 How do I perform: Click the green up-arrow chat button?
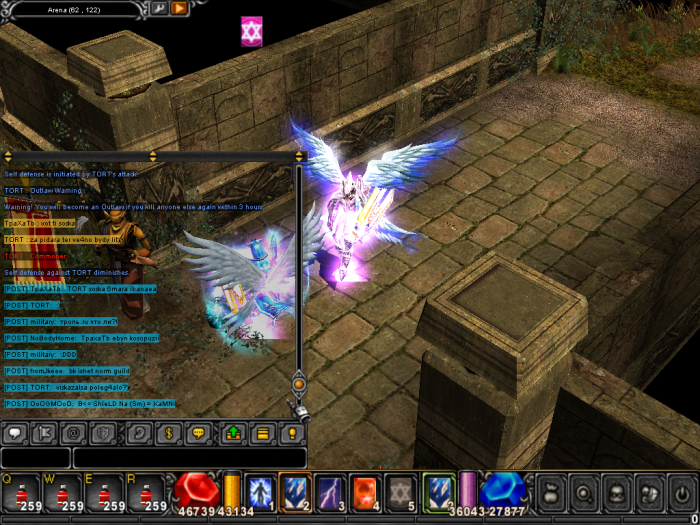234,434
